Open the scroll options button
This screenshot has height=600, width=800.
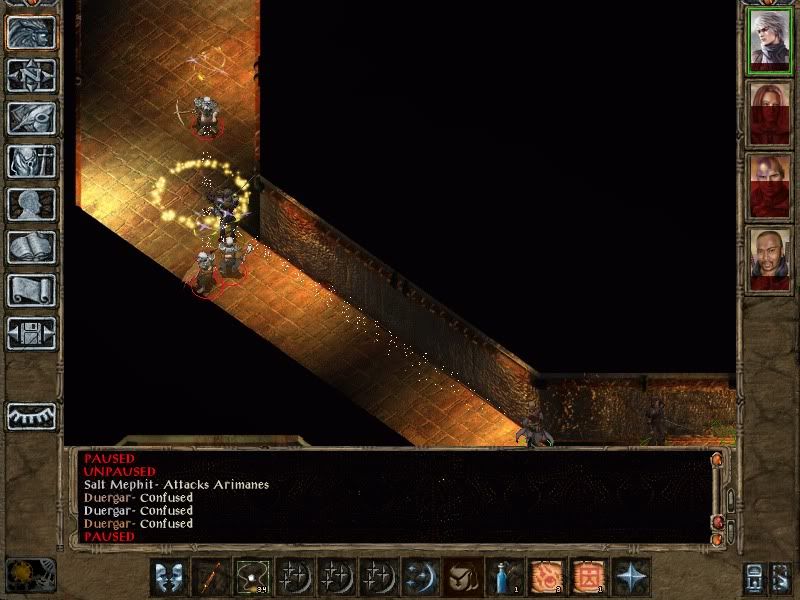point(31,290)
